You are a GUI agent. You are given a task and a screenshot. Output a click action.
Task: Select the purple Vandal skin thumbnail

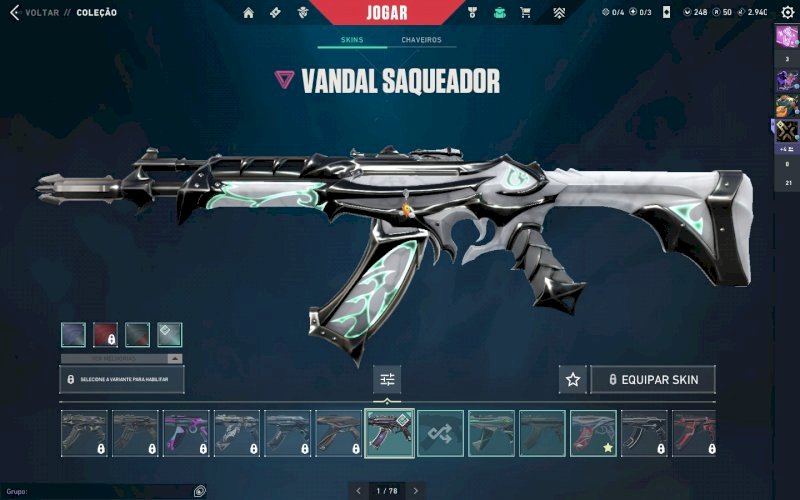click(x=186, y=433)
